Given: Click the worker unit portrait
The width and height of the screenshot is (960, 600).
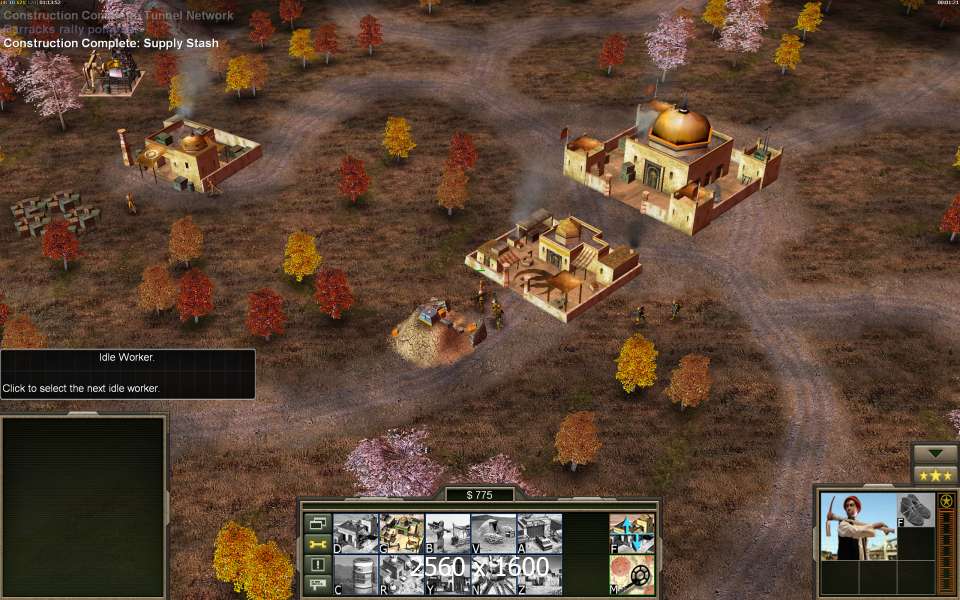Looking at the screenshot, I should click(858, 526).
